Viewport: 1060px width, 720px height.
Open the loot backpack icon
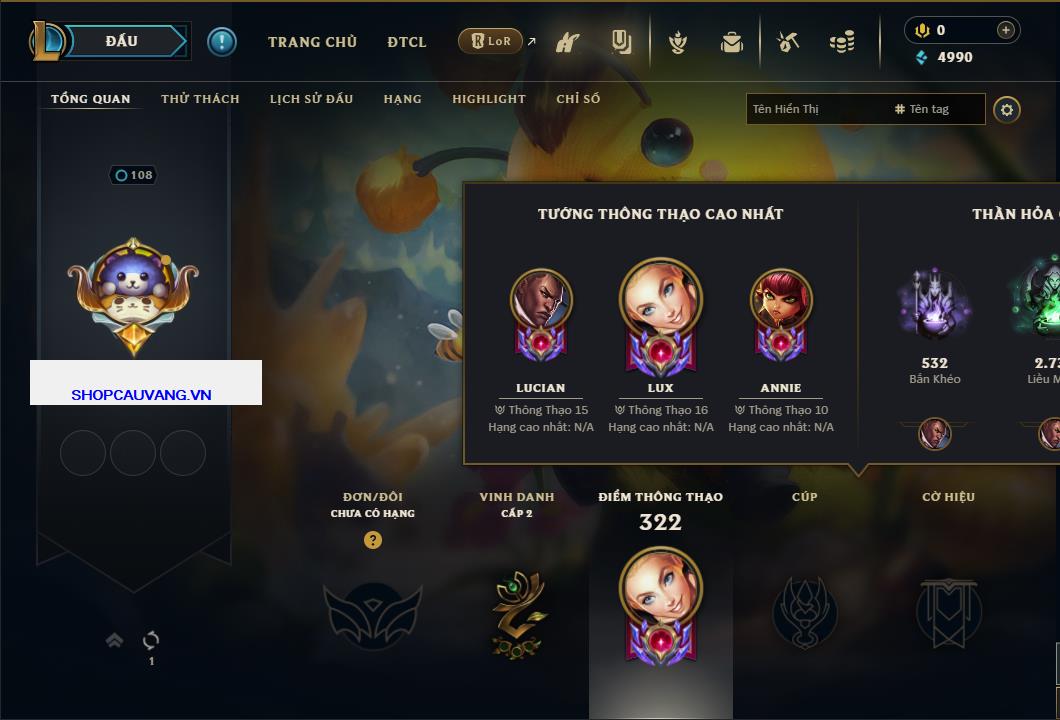(732, 42)
